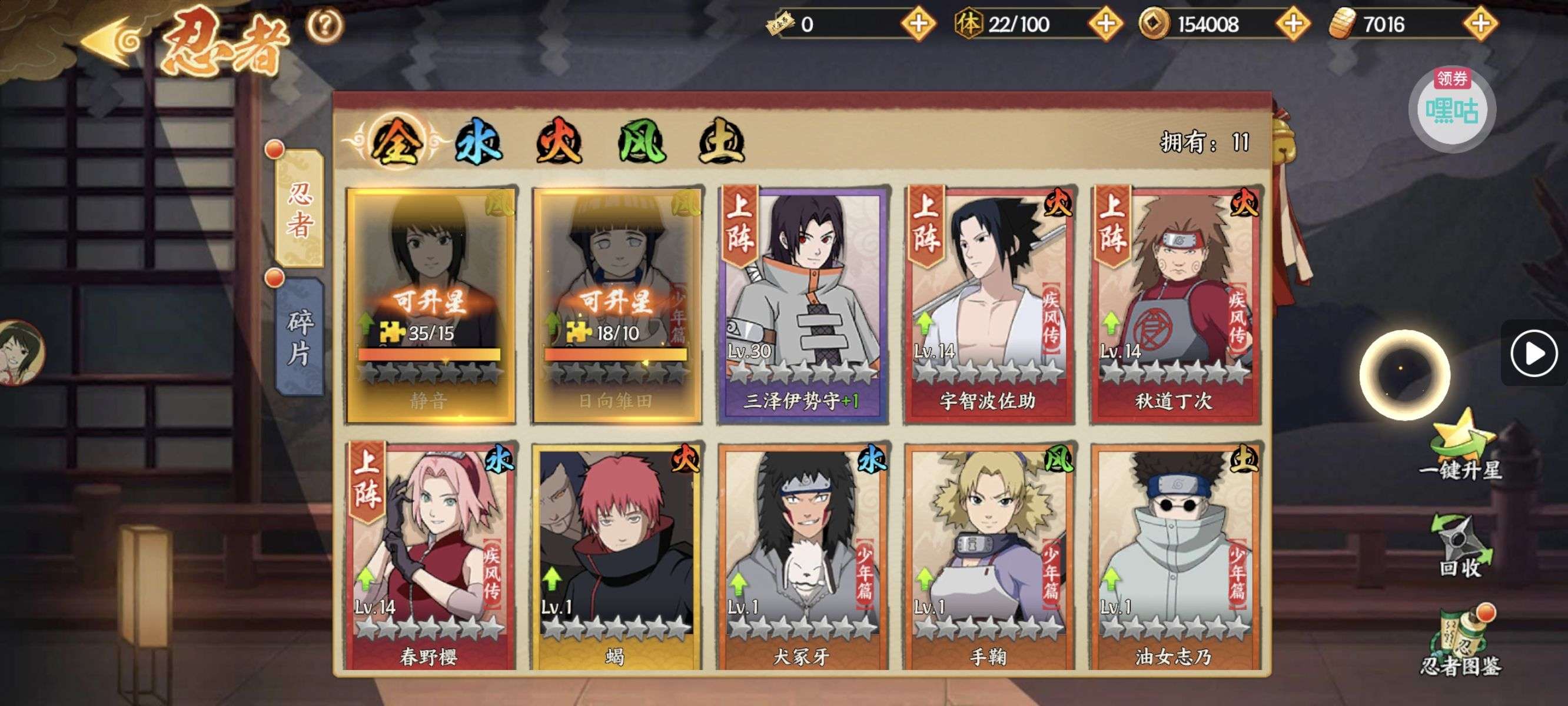Filter ninjas by 水 water element
The width and height of the screenshot is (1568, 706).
tap(479, 142)
